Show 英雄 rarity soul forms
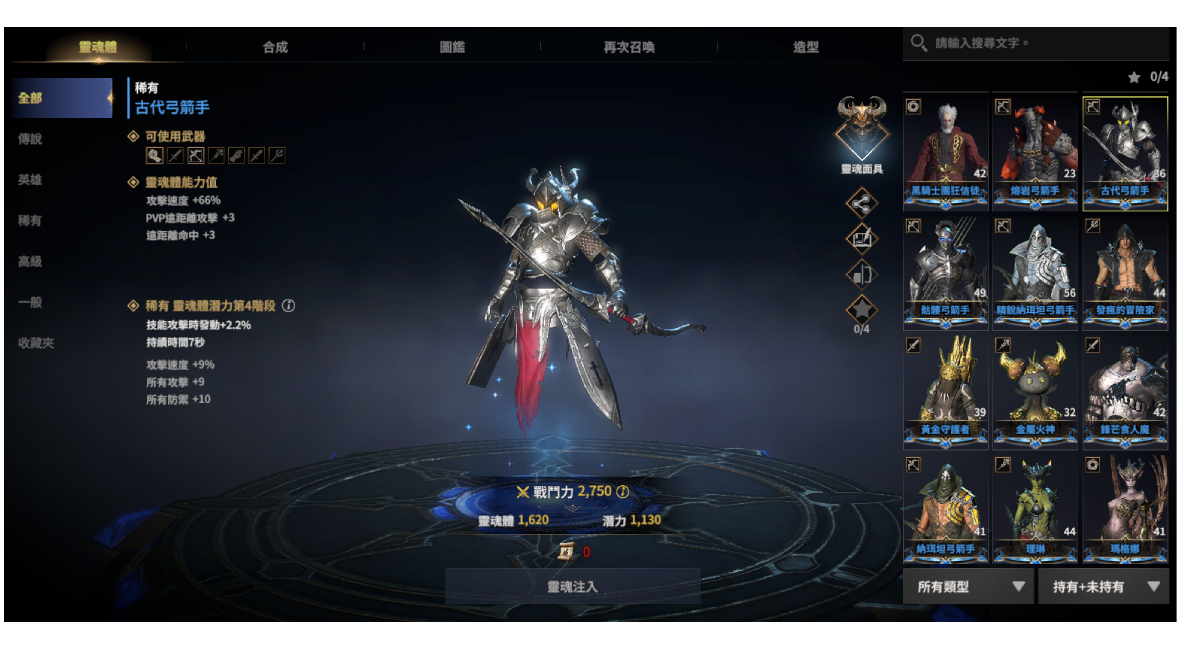The height and width of the screenshot is (650, 1180). (x=31, y=180)
